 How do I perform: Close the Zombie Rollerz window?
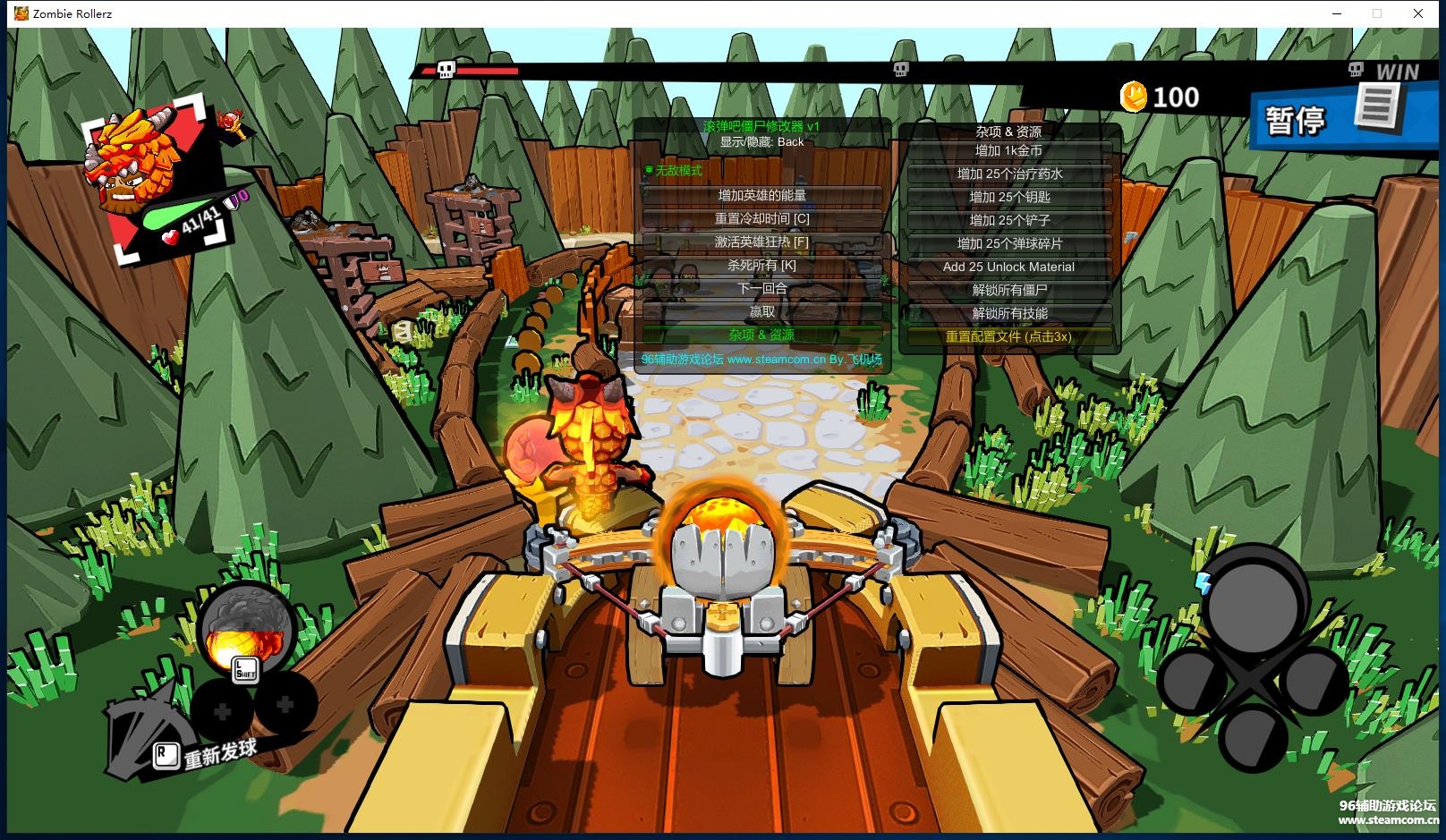click(x=1418, y=13)
